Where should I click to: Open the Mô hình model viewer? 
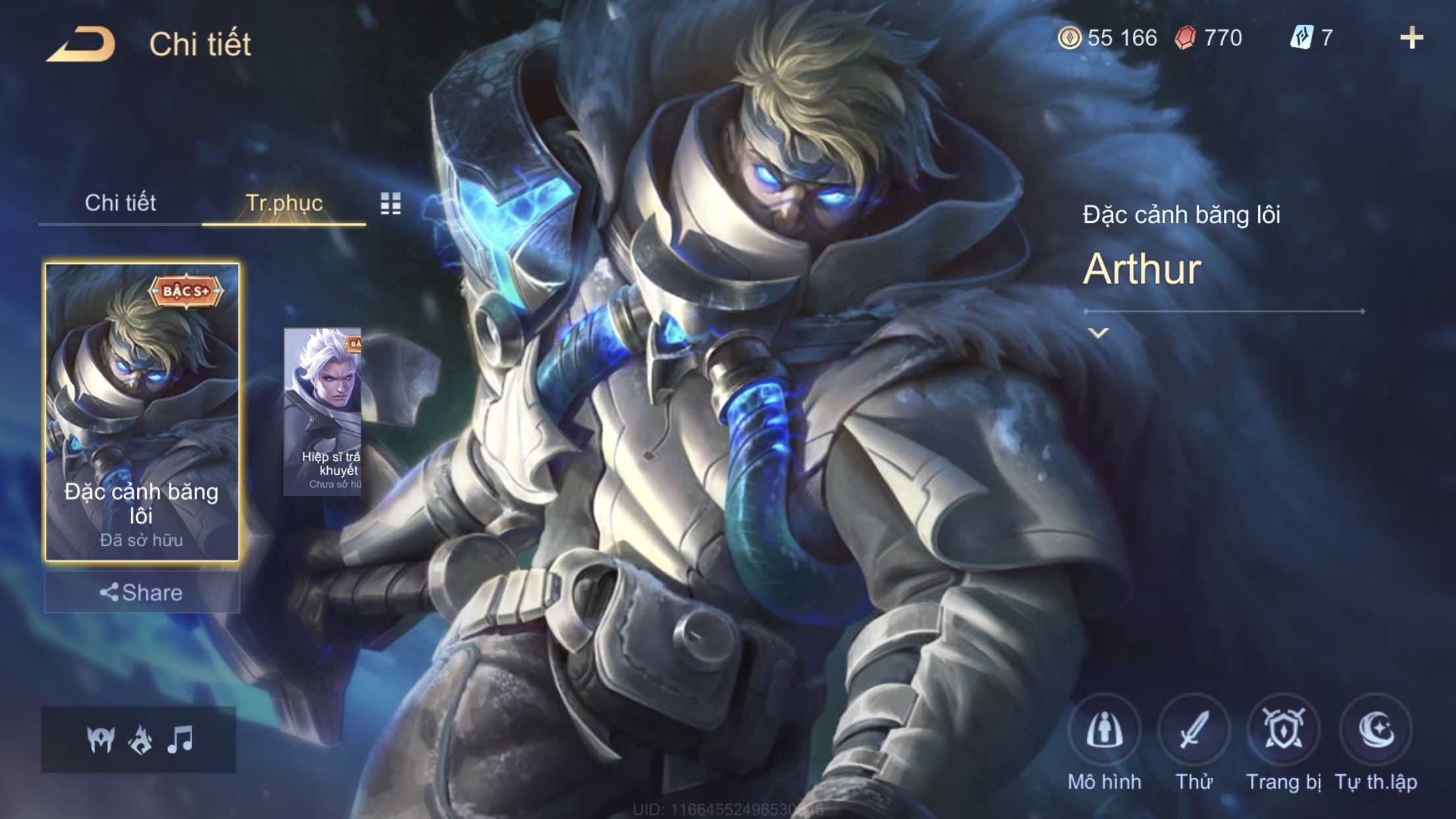tap(1105, 731)
